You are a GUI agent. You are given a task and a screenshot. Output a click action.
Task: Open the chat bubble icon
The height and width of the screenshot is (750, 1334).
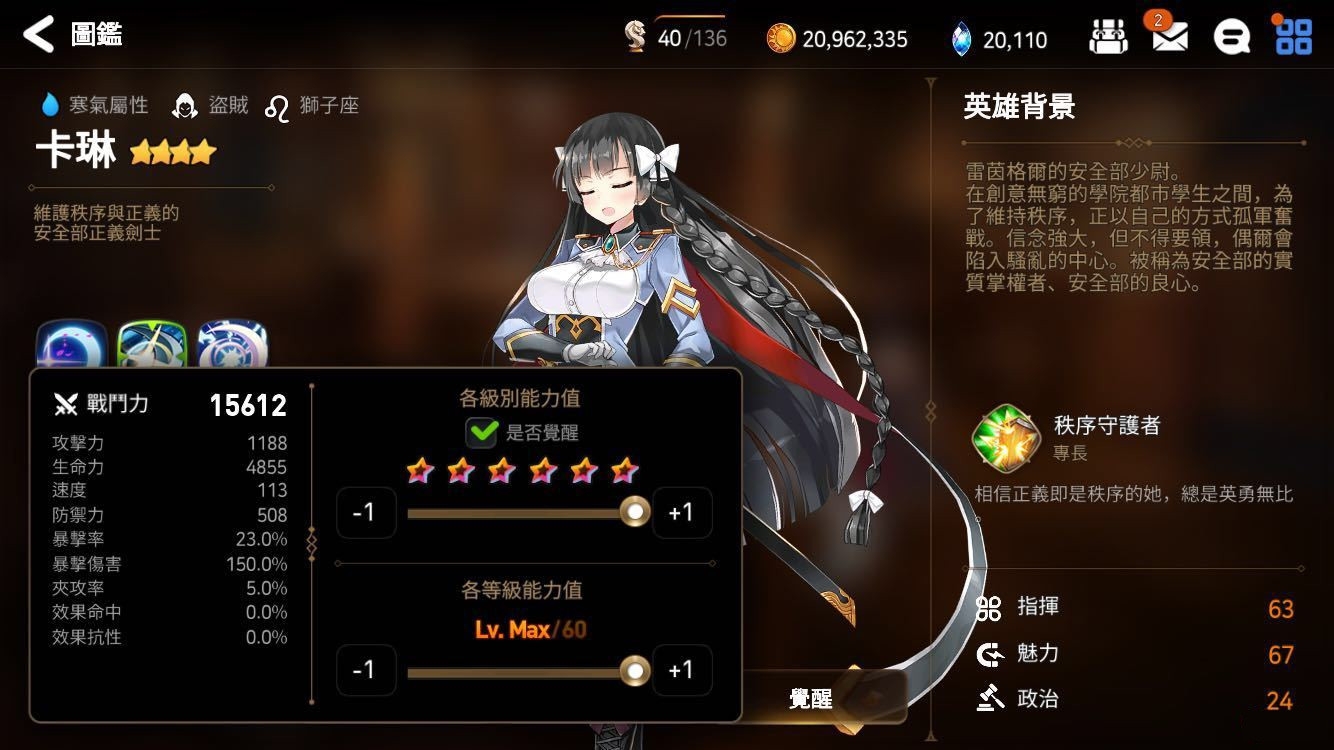(x=1231, y=38)
